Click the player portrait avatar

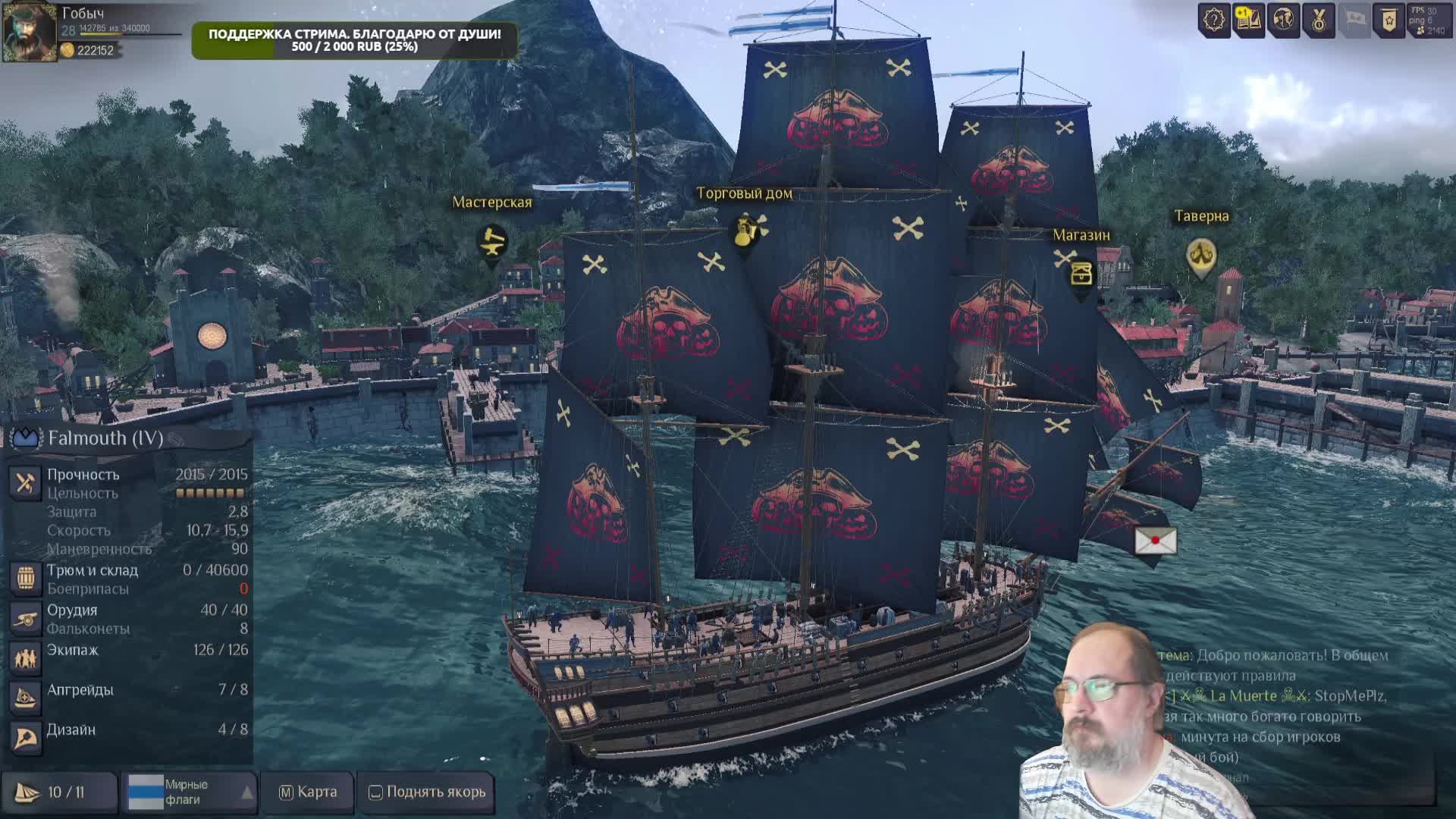(29, 32)
